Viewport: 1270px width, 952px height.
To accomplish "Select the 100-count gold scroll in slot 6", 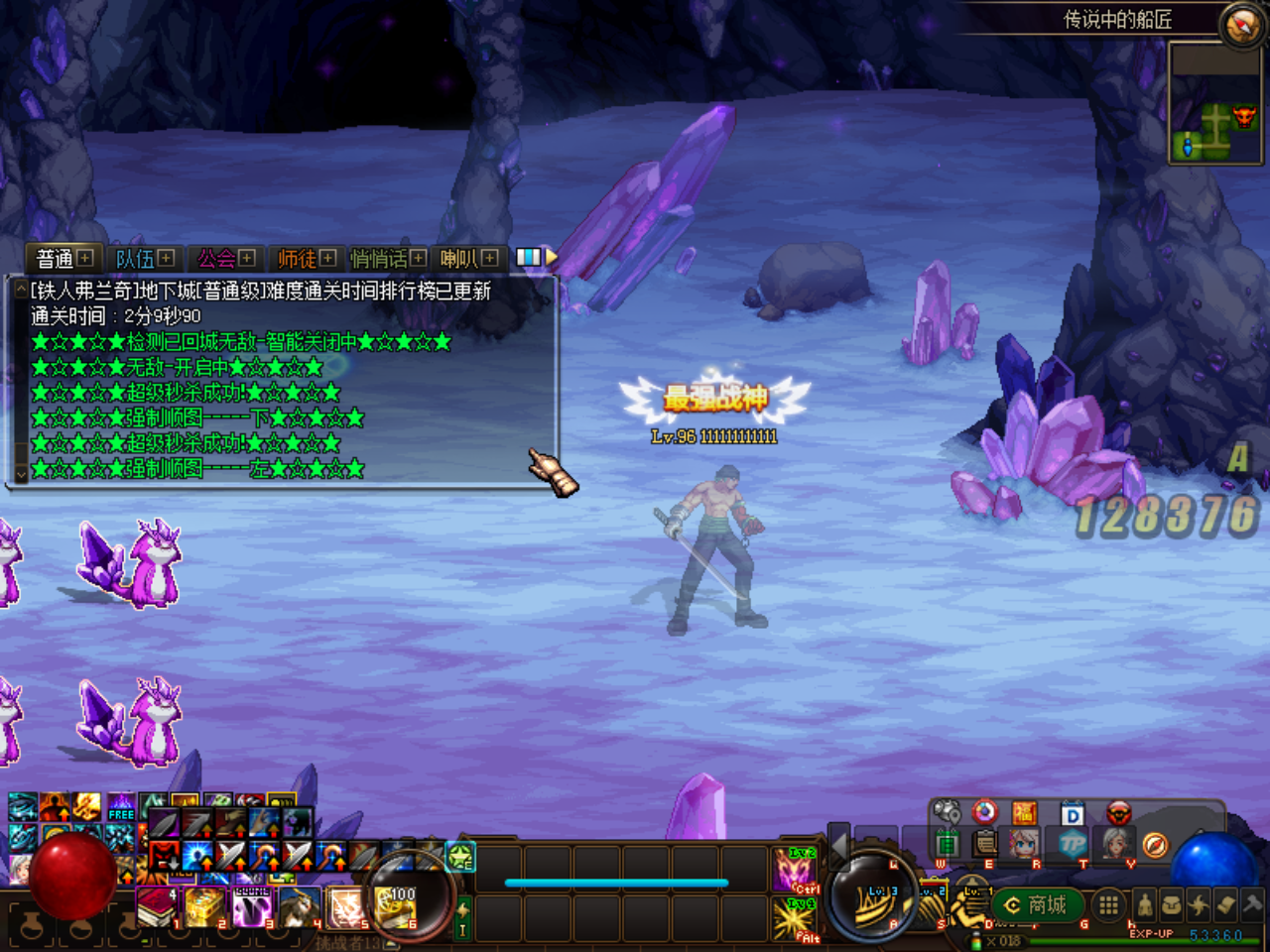I will tap(396, 906).
